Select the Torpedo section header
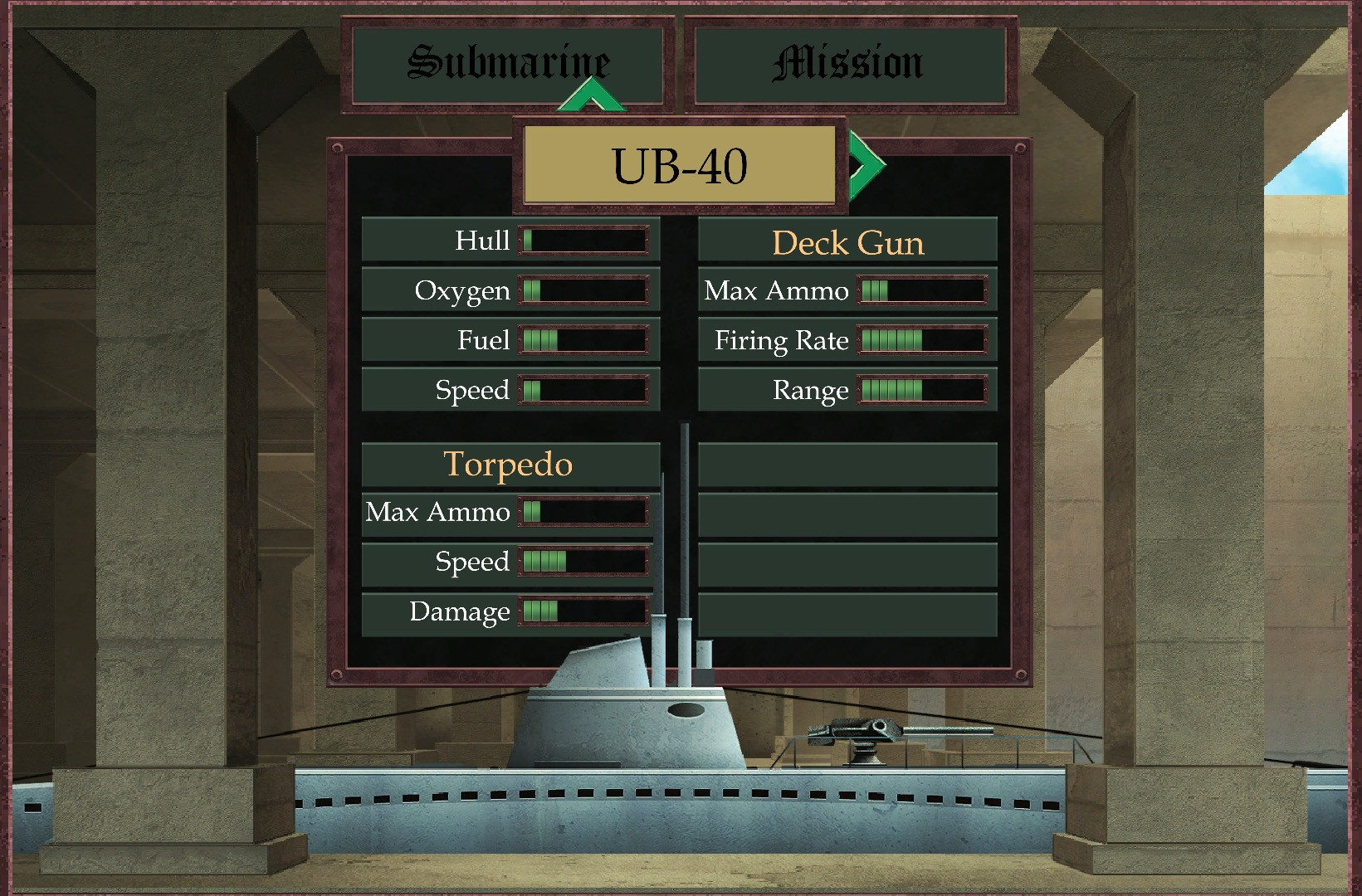 [509, 465]
